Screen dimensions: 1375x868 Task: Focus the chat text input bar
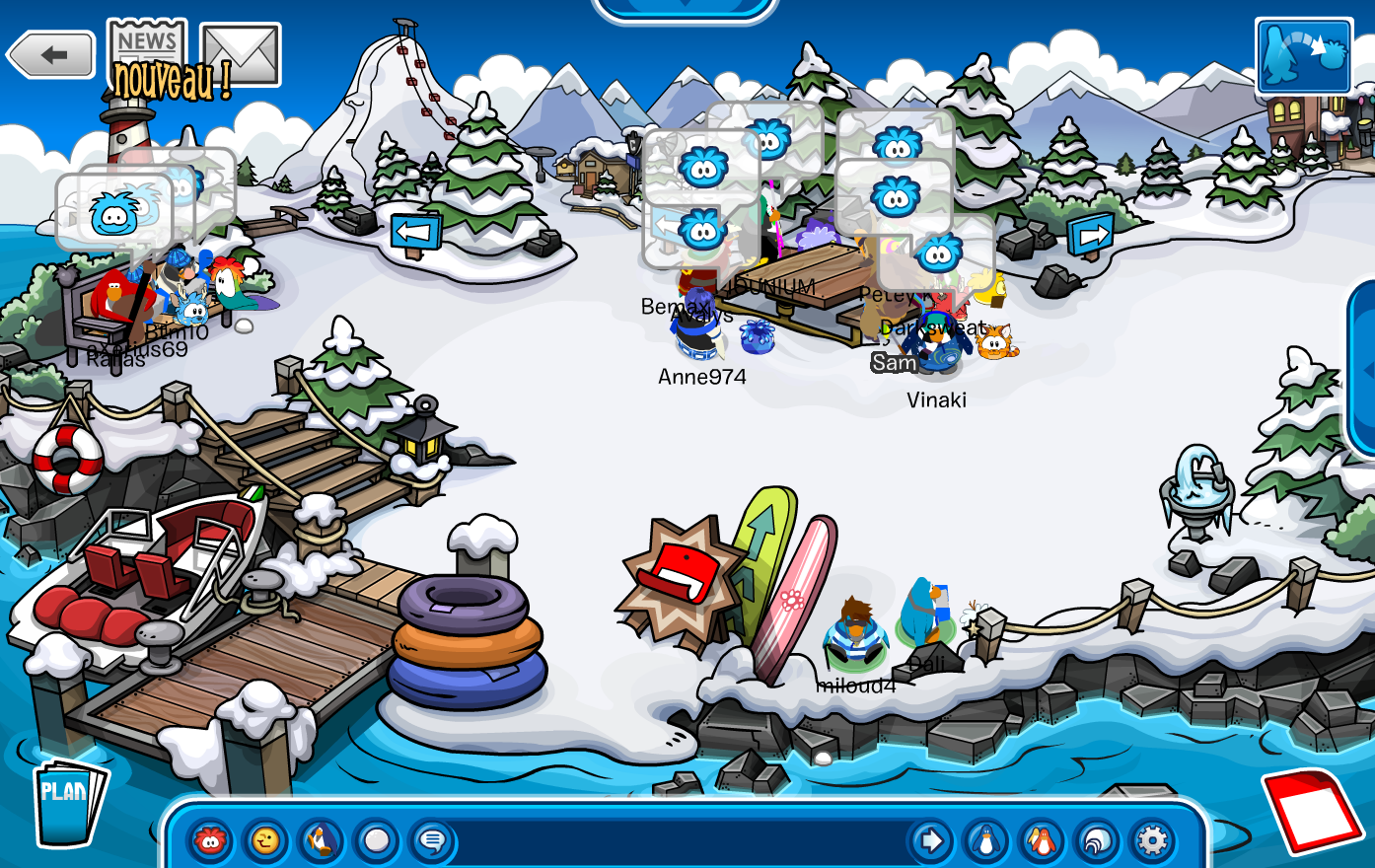click(x=681, y=841)
